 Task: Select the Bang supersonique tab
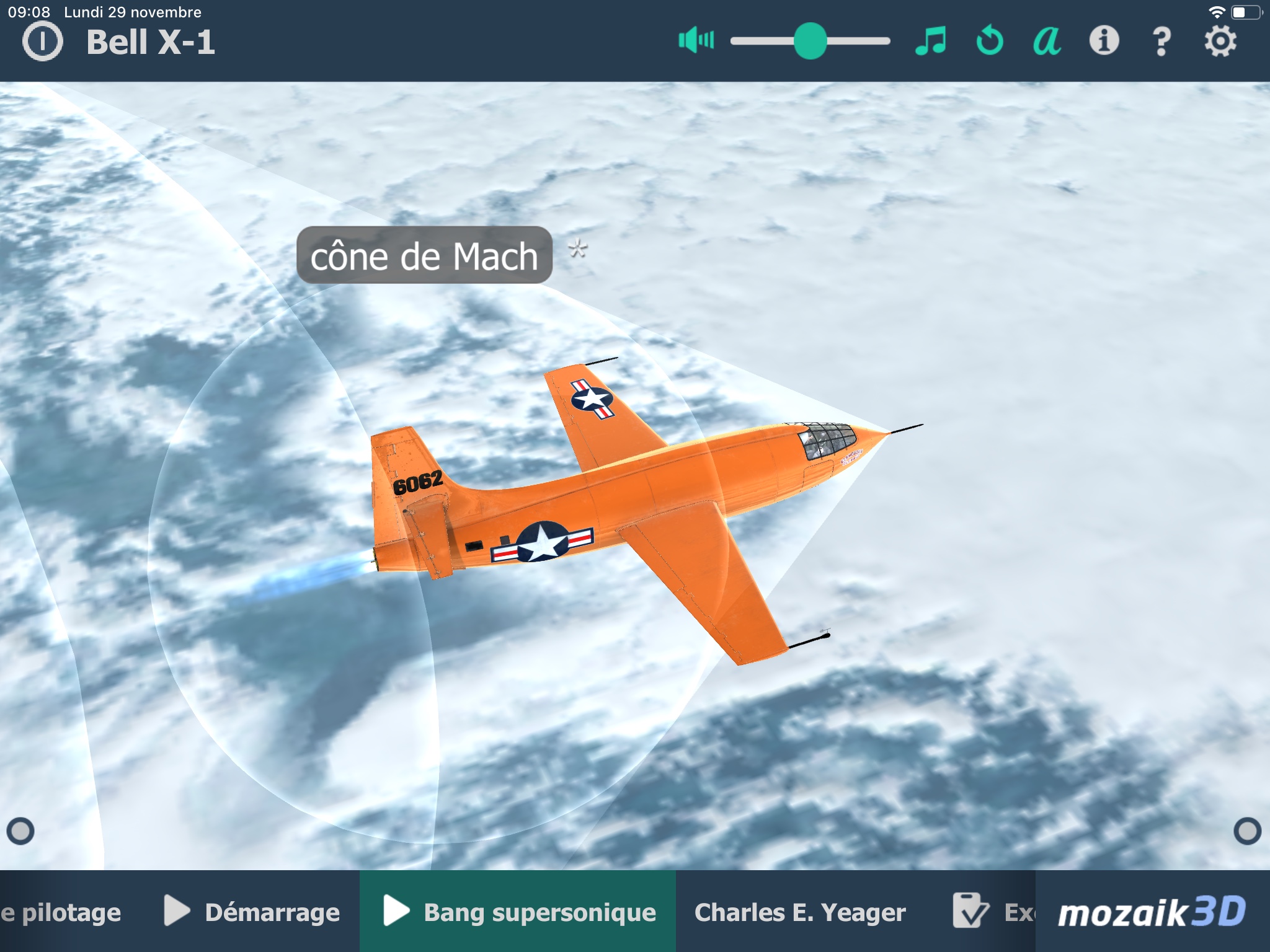pos(518,912)
